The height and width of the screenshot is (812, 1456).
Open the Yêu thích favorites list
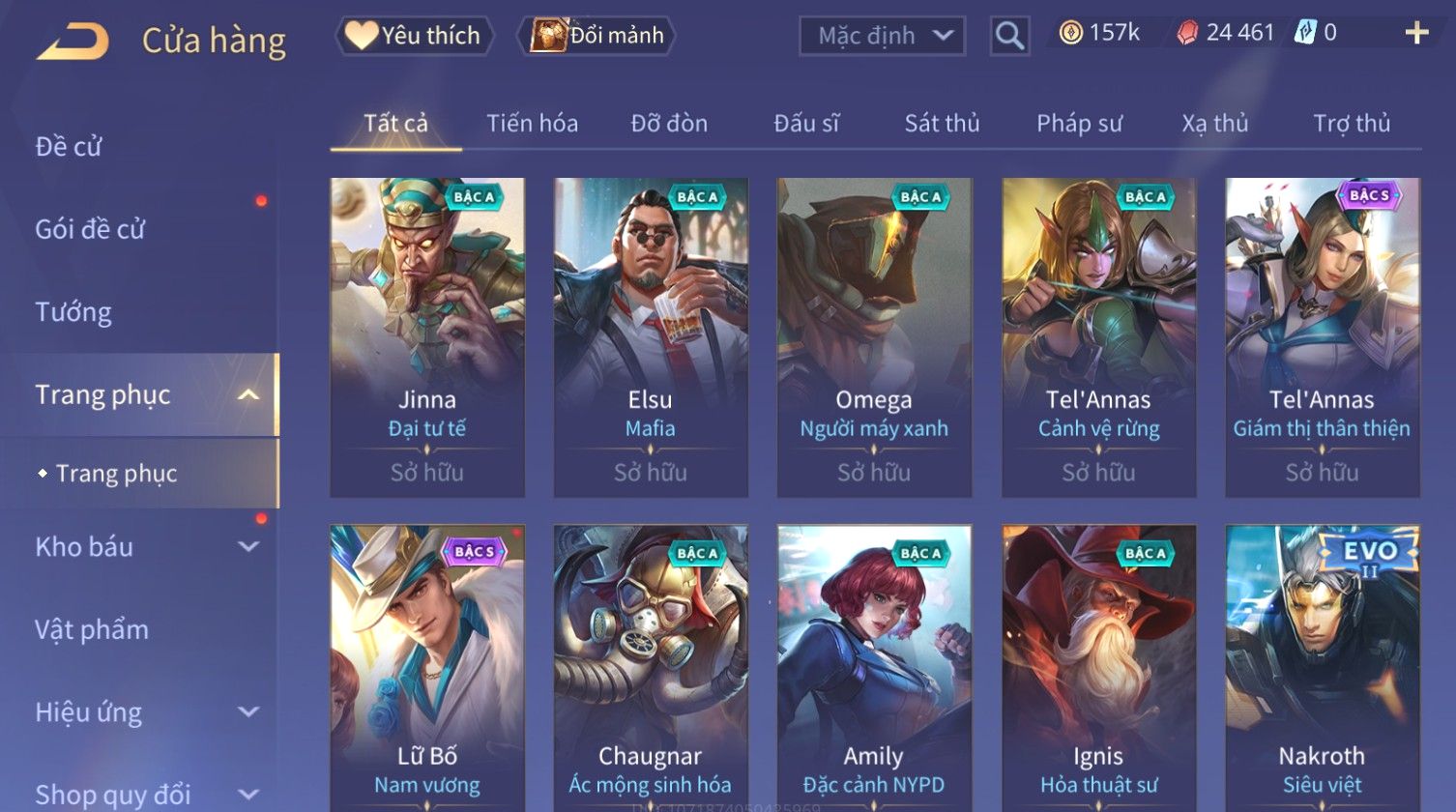pyautogui.click(x=414, y=36)
